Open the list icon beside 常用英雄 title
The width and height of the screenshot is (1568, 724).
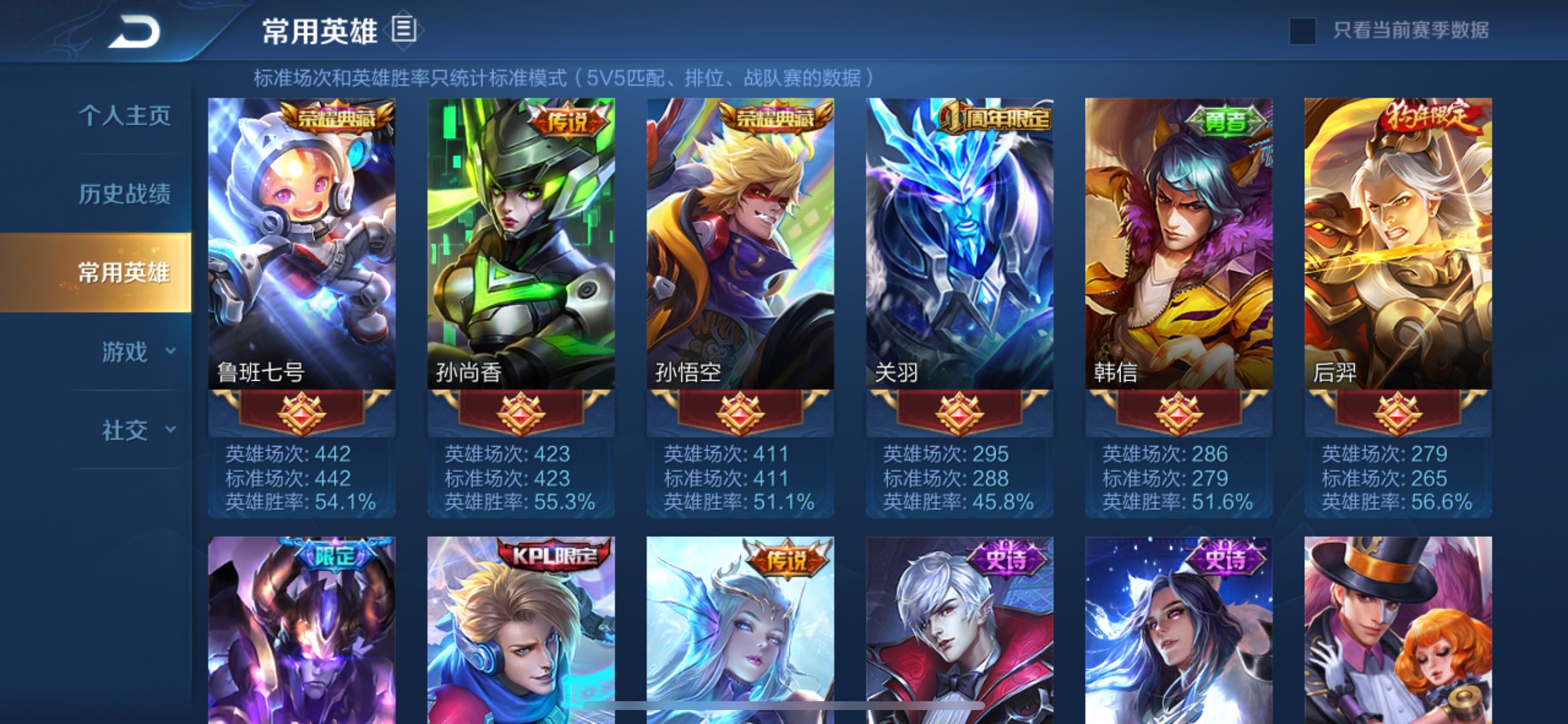[404, 29]
